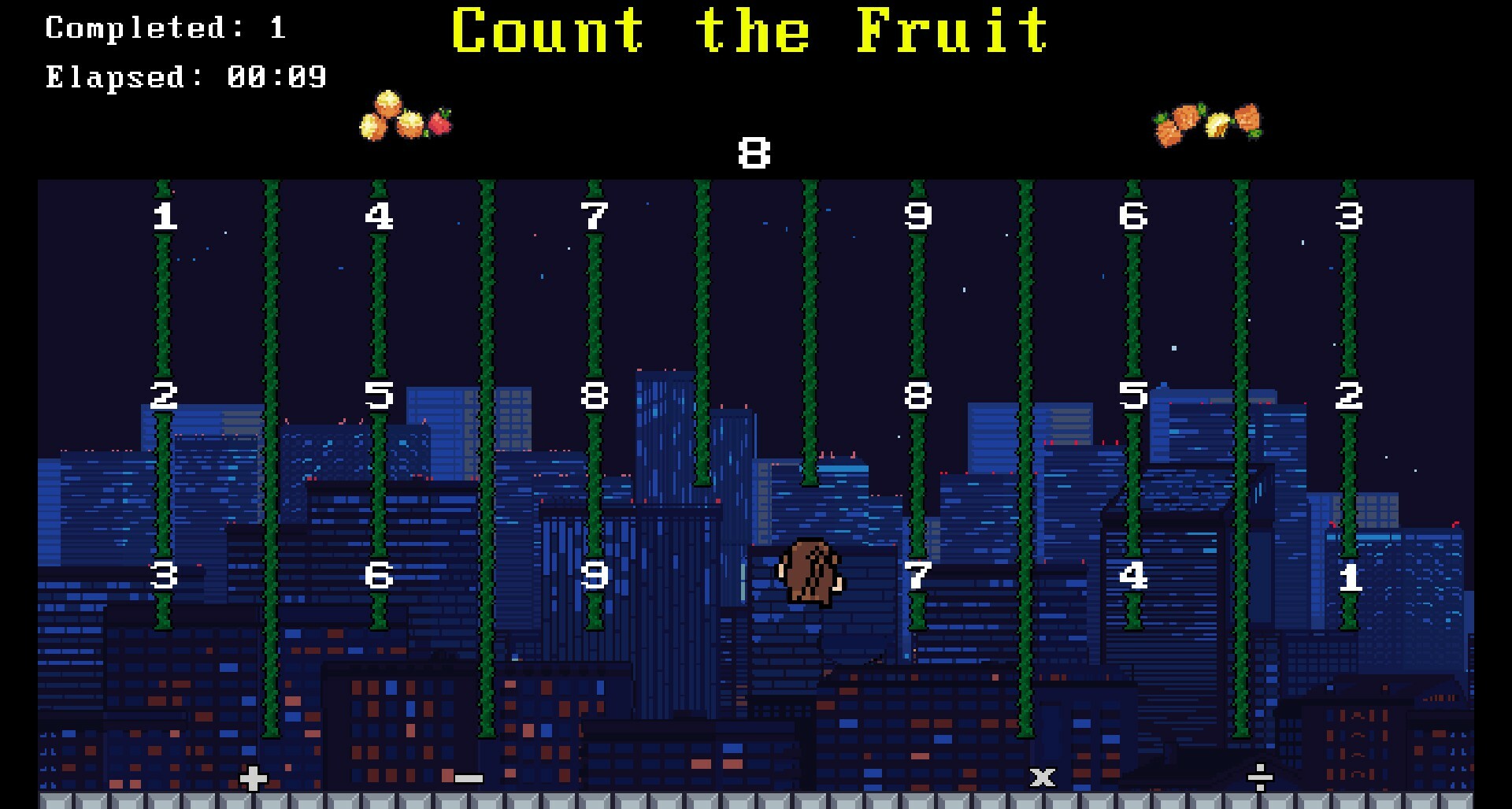This screenshot has height=809, width=1512.
Task: Select the multiplication operator
Action: point(1041,778)
